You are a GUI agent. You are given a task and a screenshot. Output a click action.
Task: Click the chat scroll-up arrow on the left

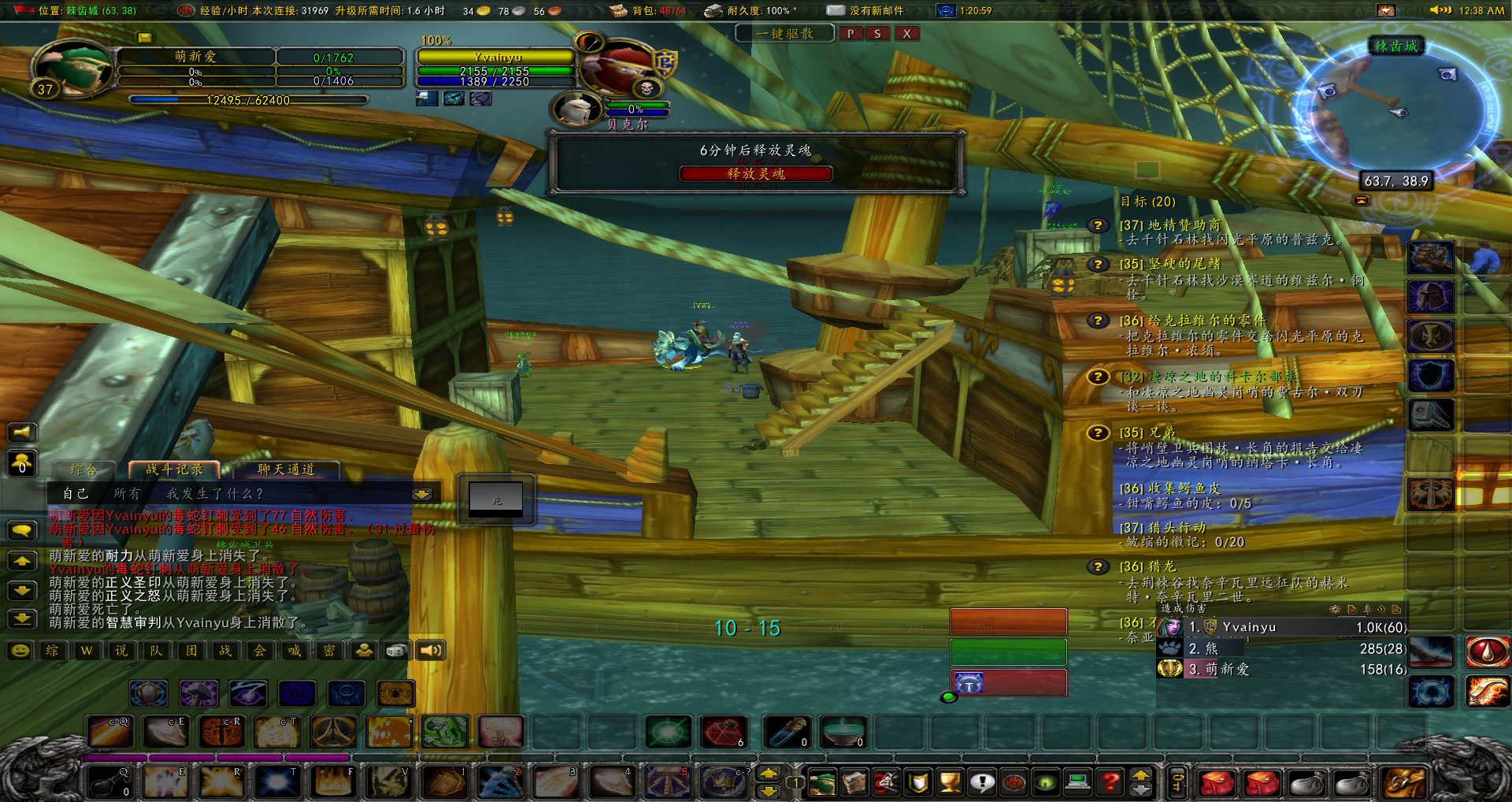click(x=22, y=561)
